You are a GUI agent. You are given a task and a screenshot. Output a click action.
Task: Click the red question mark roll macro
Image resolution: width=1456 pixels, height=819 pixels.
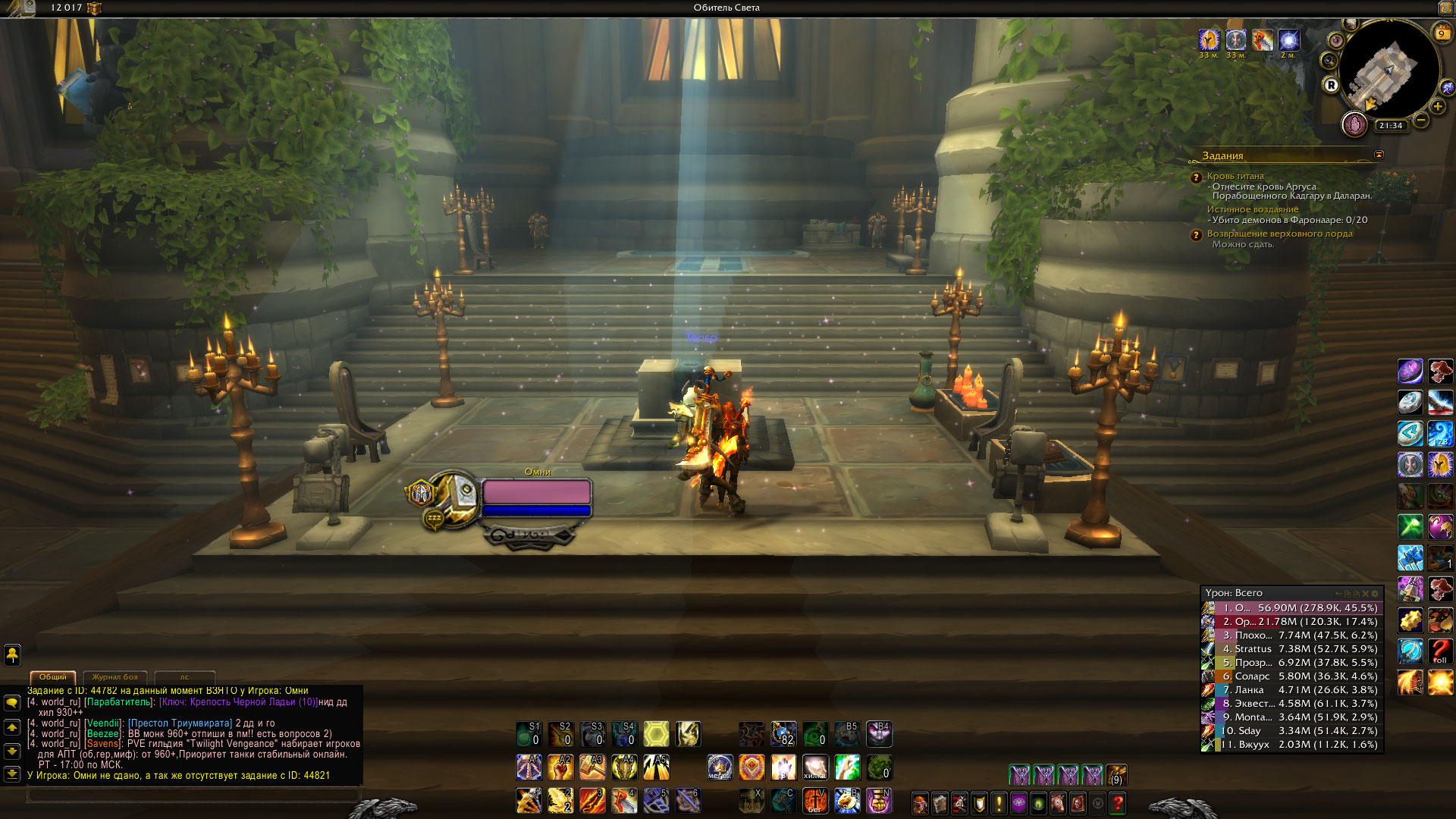[1440, 651]
